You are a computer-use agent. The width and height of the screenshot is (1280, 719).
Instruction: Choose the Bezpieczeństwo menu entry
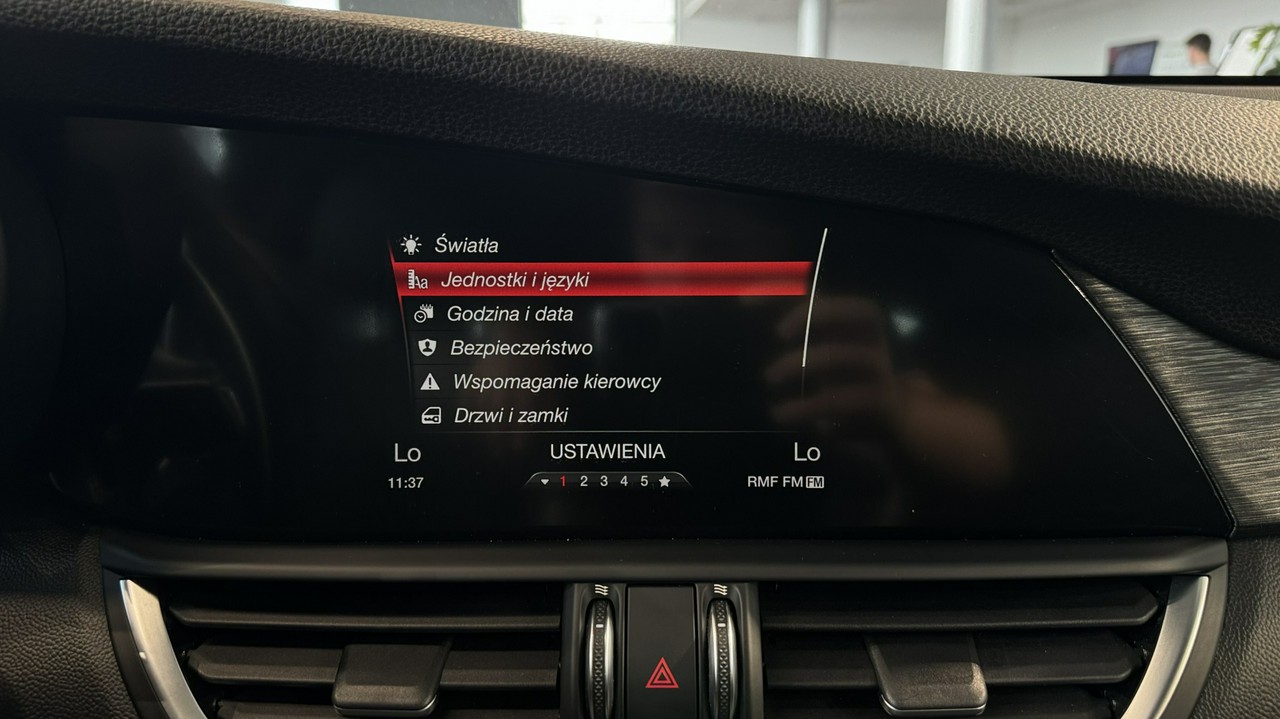[520, 348]
